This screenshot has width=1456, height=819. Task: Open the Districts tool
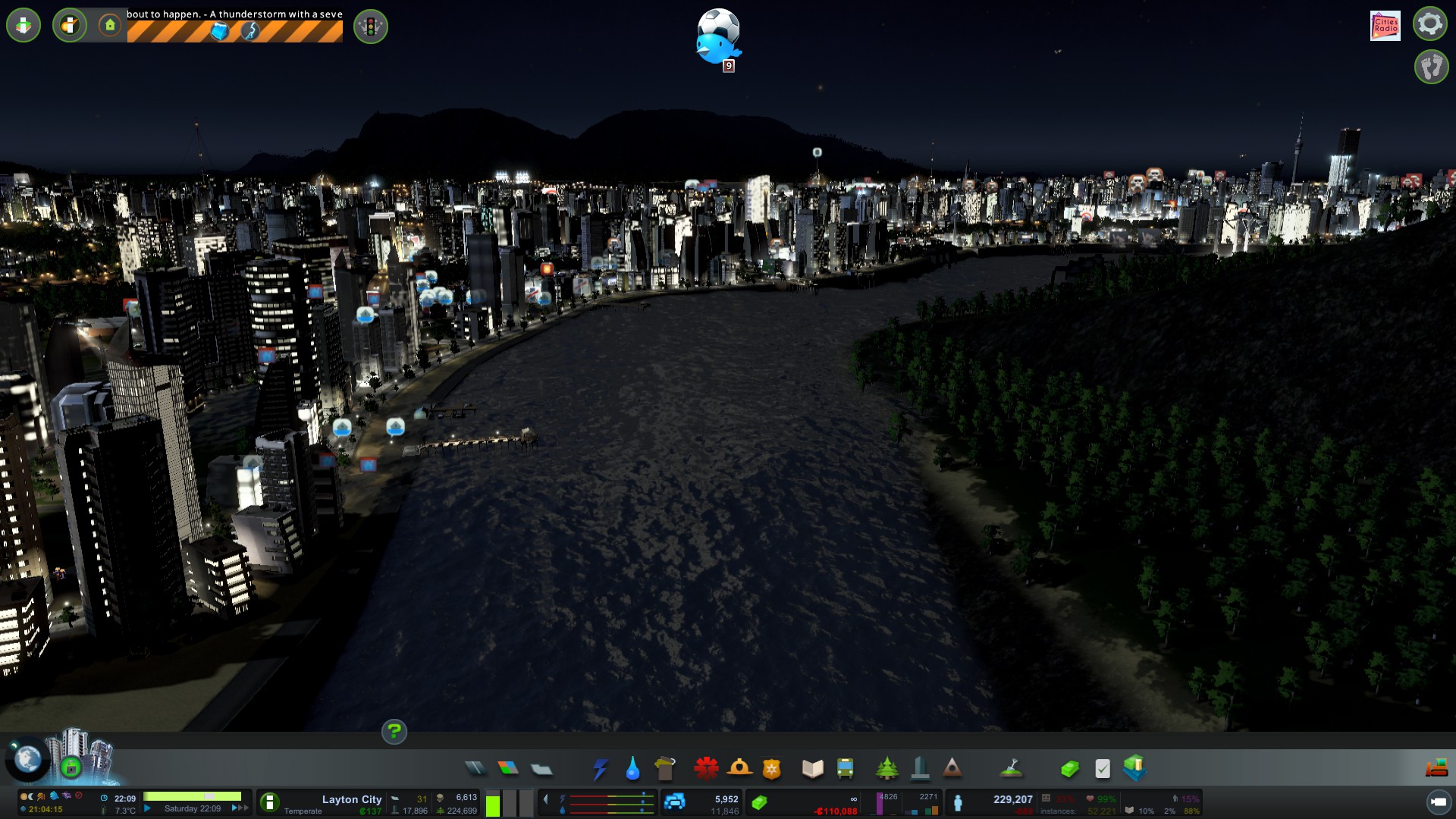tap(541, 769)
